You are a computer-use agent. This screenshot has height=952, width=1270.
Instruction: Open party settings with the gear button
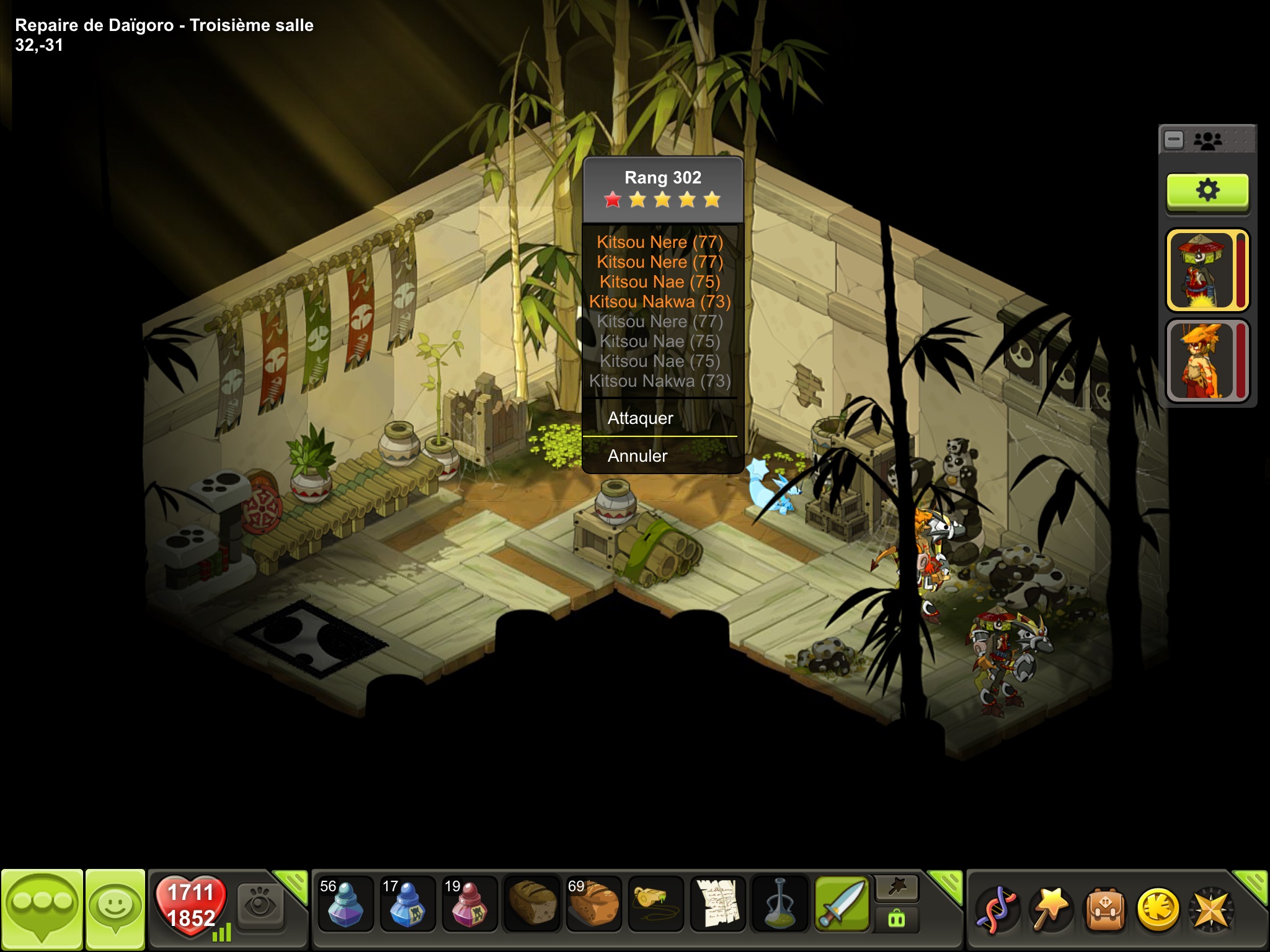(1207, 190)
